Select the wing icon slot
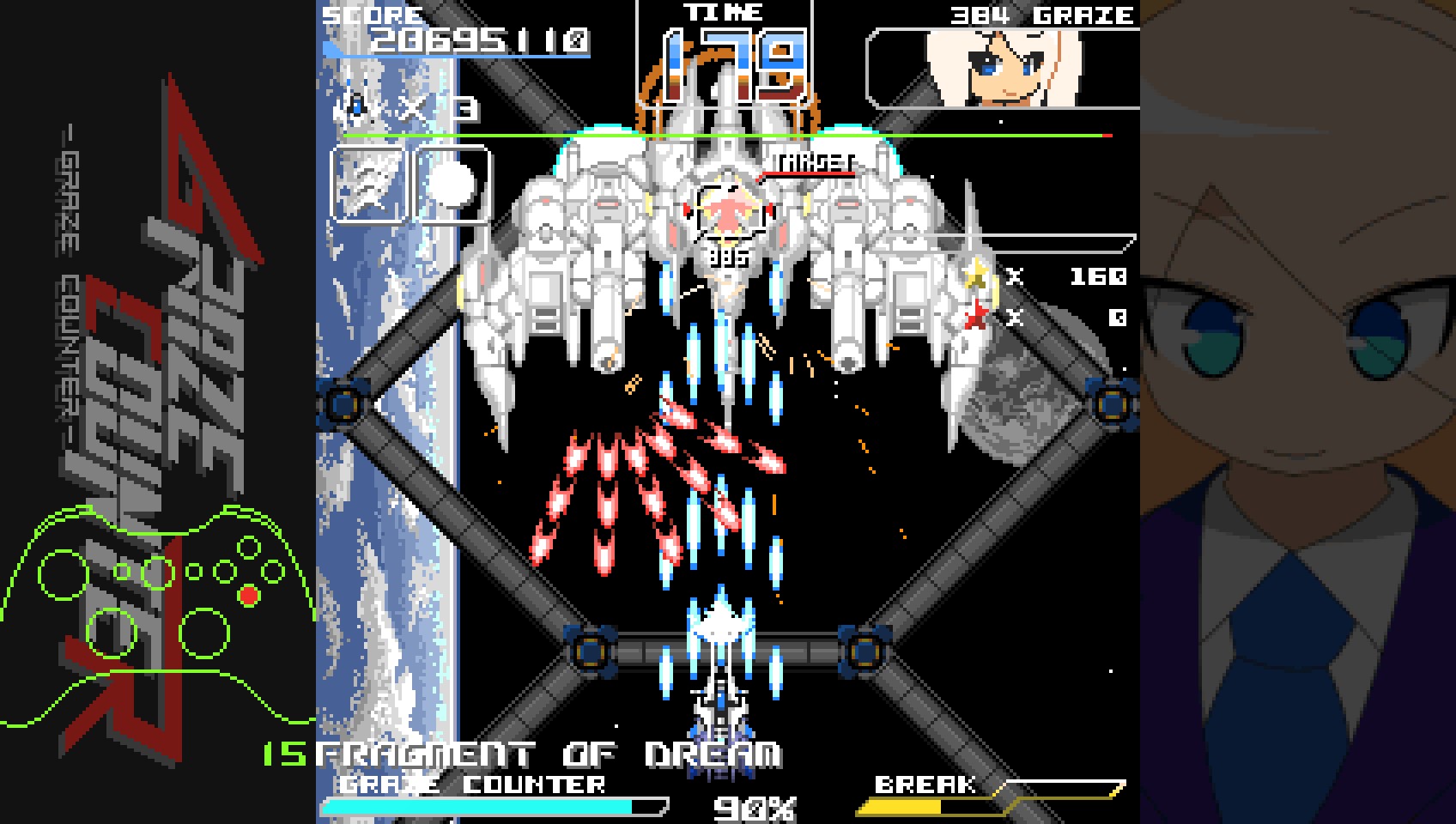 (367, 184)
